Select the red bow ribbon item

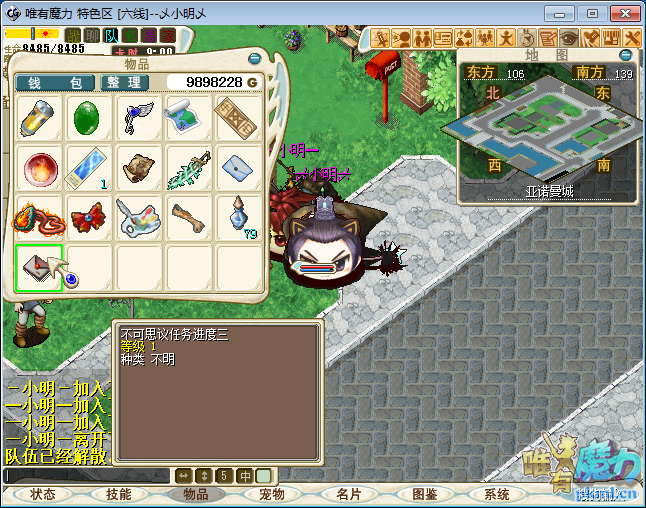coord(90,217)
